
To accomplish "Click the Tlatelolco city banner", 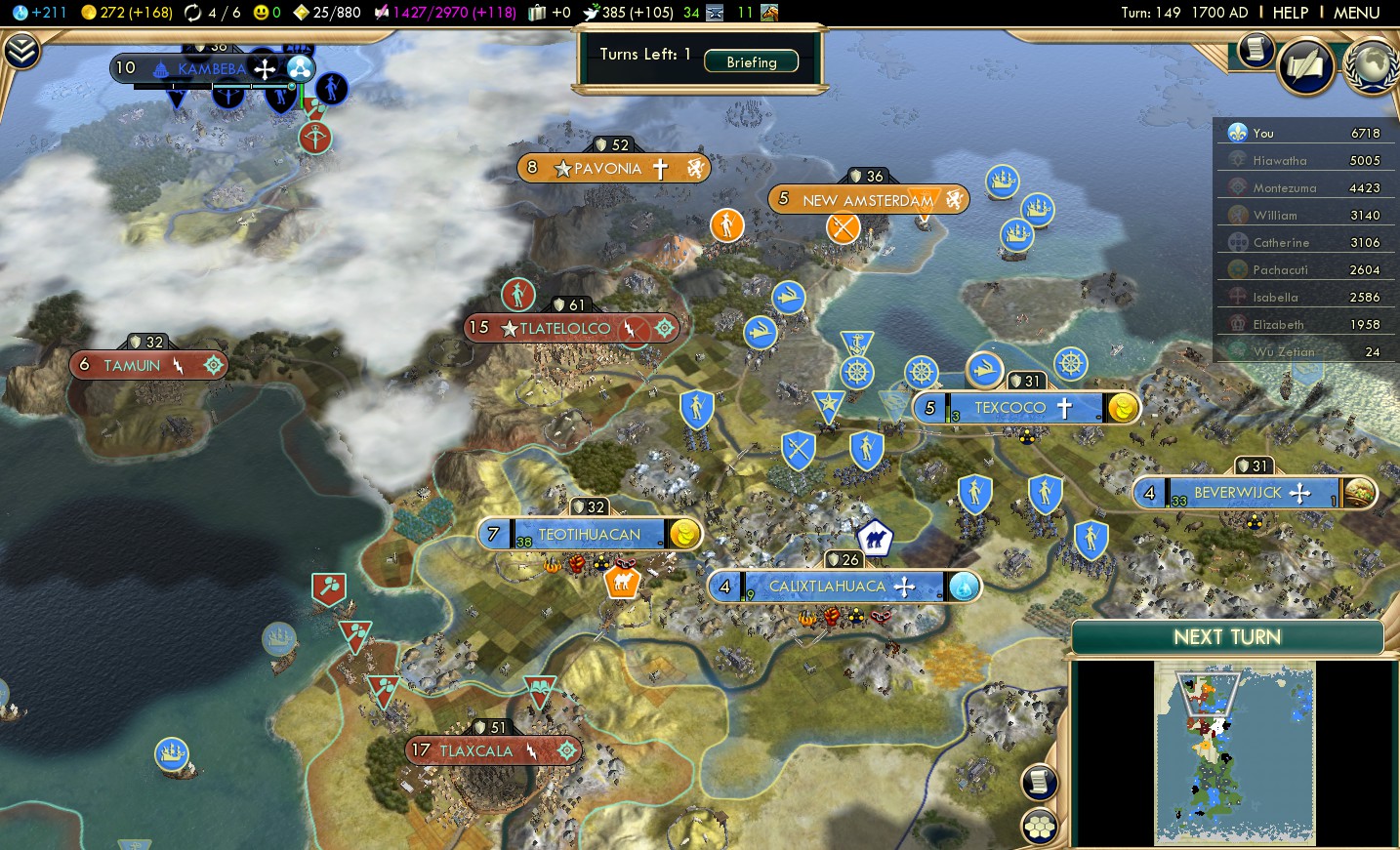I will (565, 329).
